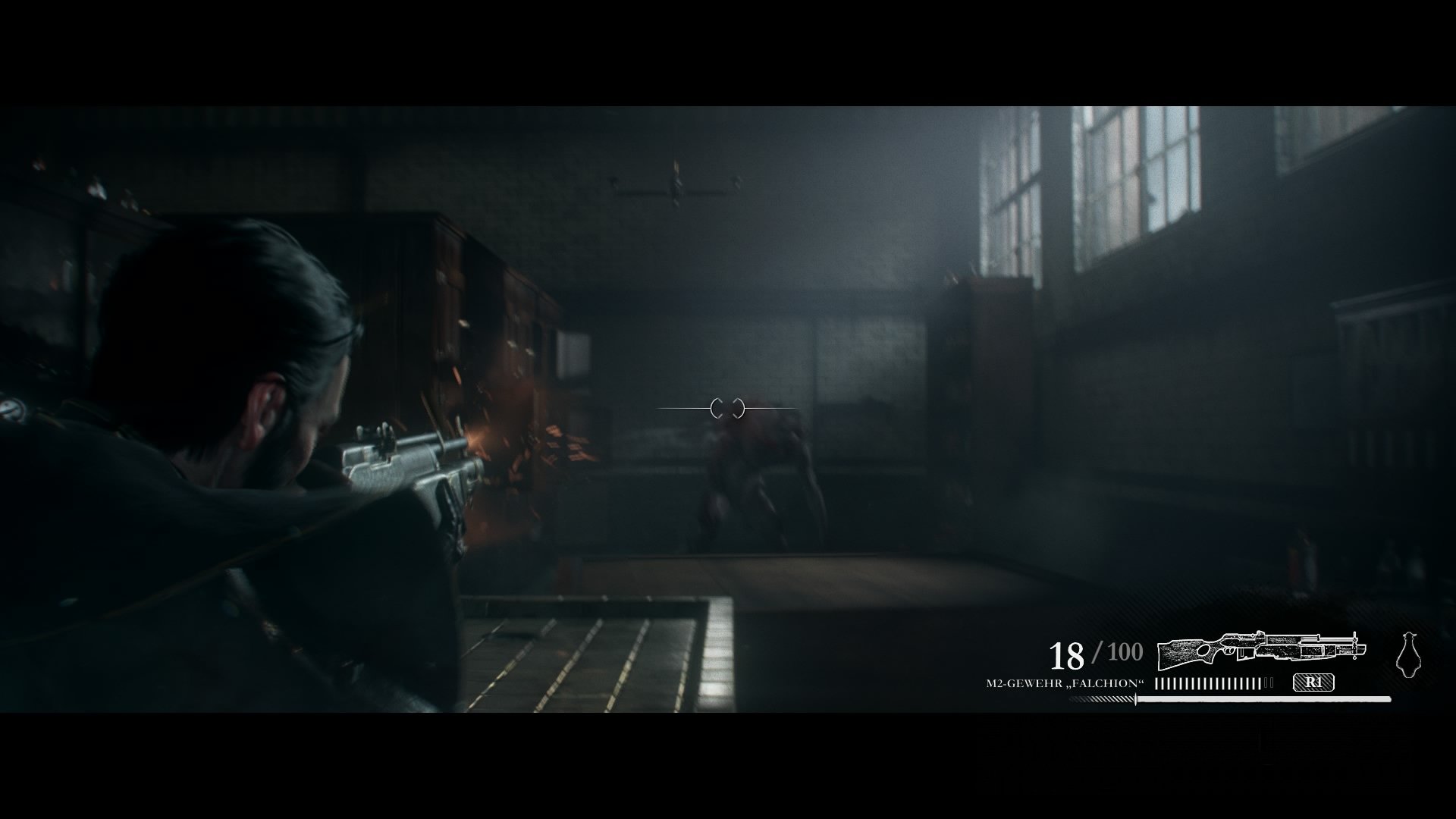
Task: Toggle the leftmost ammo bar segment
Action: pyautogui.click(x=1156, y=682)
